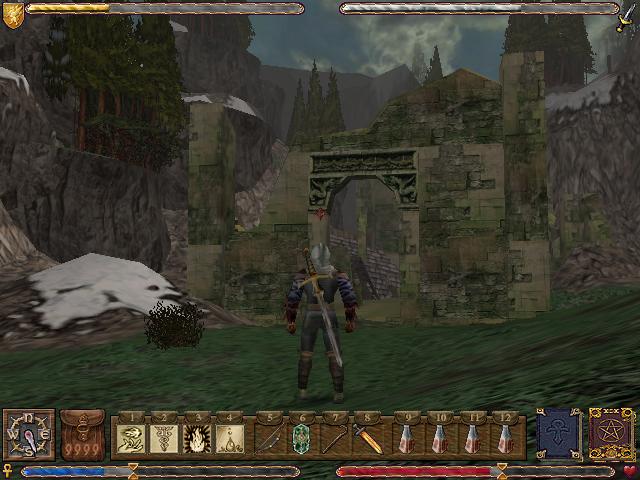The width and height of the screenshot is (640, 480).
Task: Equip the sword in slot 8
Action: click(x=368, y=437)
